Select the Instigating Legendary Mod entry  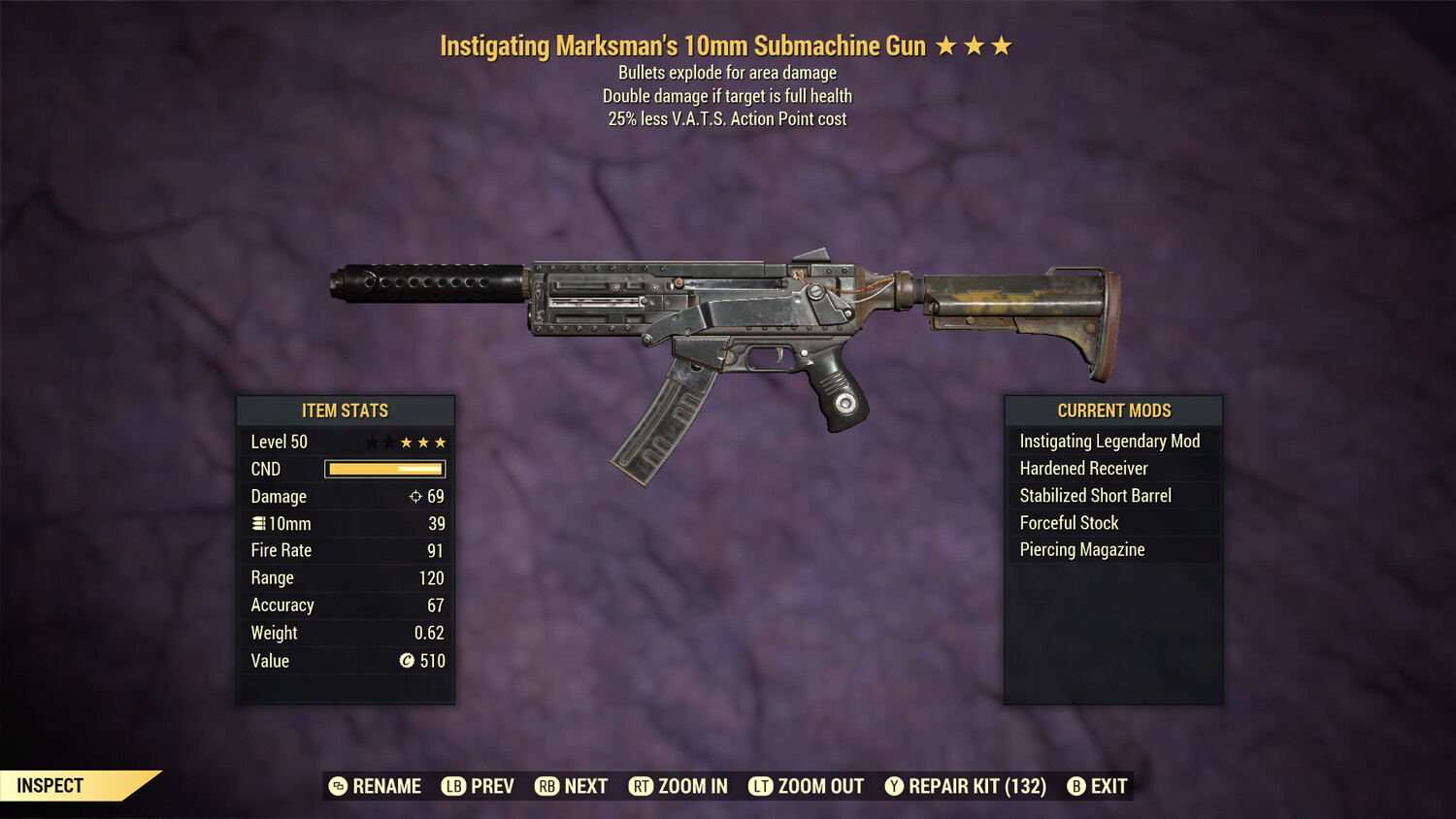[x=1109, y=441]
